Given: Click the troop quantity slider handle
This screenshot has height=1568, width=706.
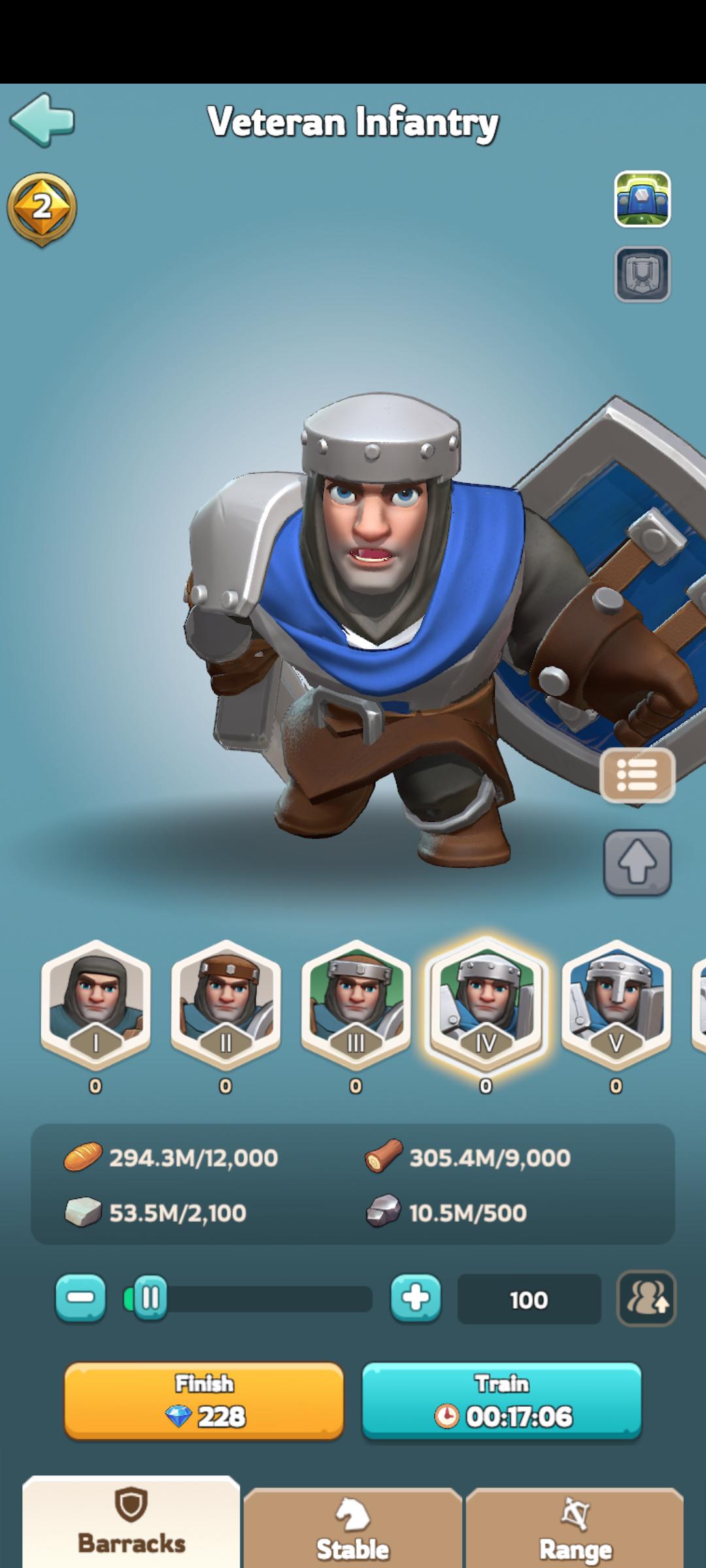Looking at the screenshot, I should click(150, 1298).
